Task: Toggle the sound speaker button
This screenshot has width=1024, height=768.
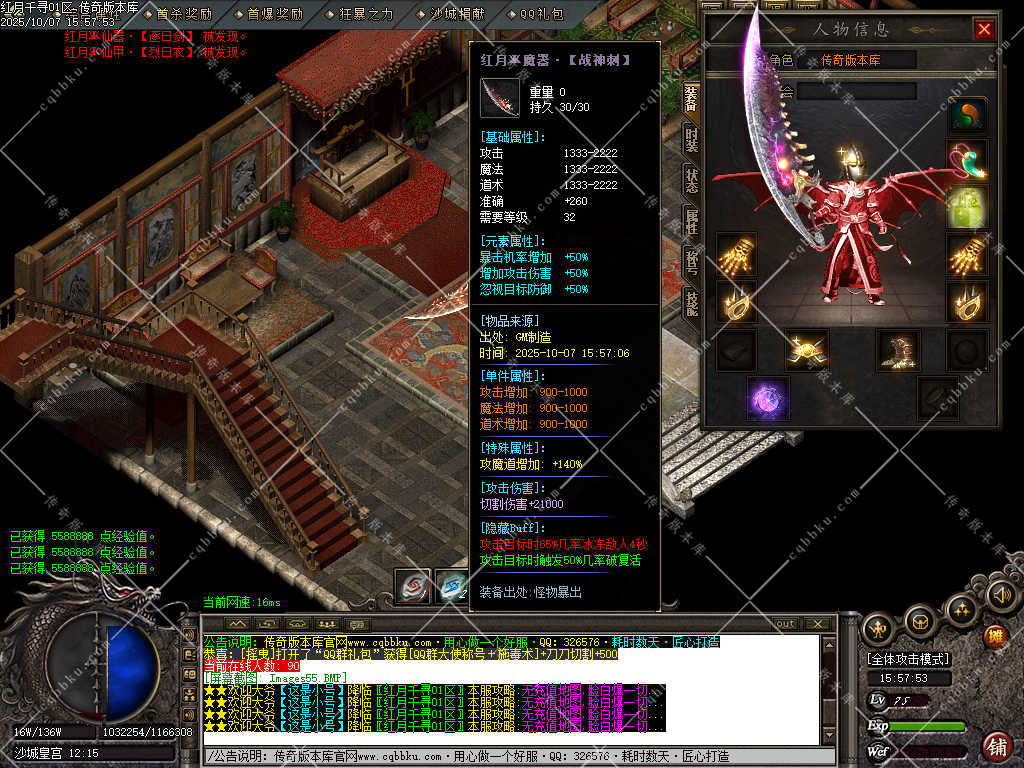Action: (1001, 596)
